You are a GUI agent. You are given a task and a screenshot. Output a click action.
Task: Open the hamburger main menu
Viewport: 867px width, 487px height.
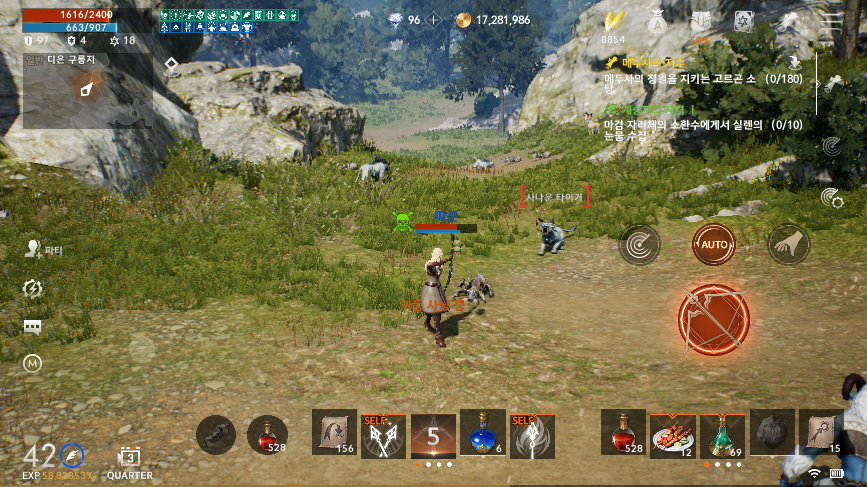coord(831,20)
